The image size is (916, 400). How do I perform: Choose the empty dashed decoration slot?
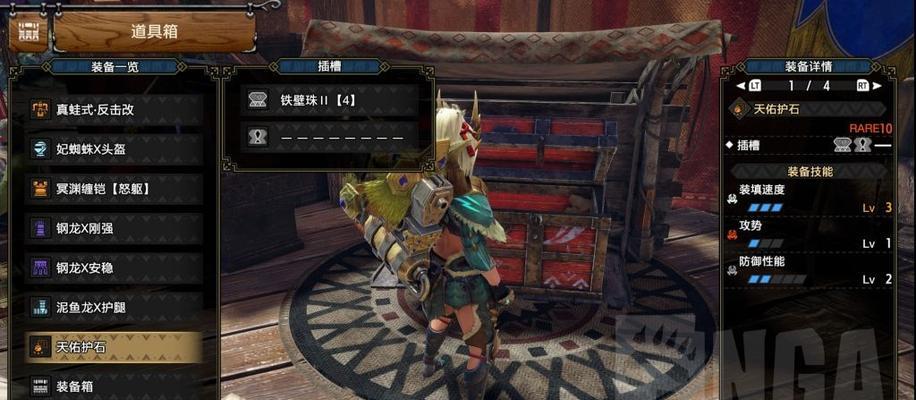coord(328,135)
